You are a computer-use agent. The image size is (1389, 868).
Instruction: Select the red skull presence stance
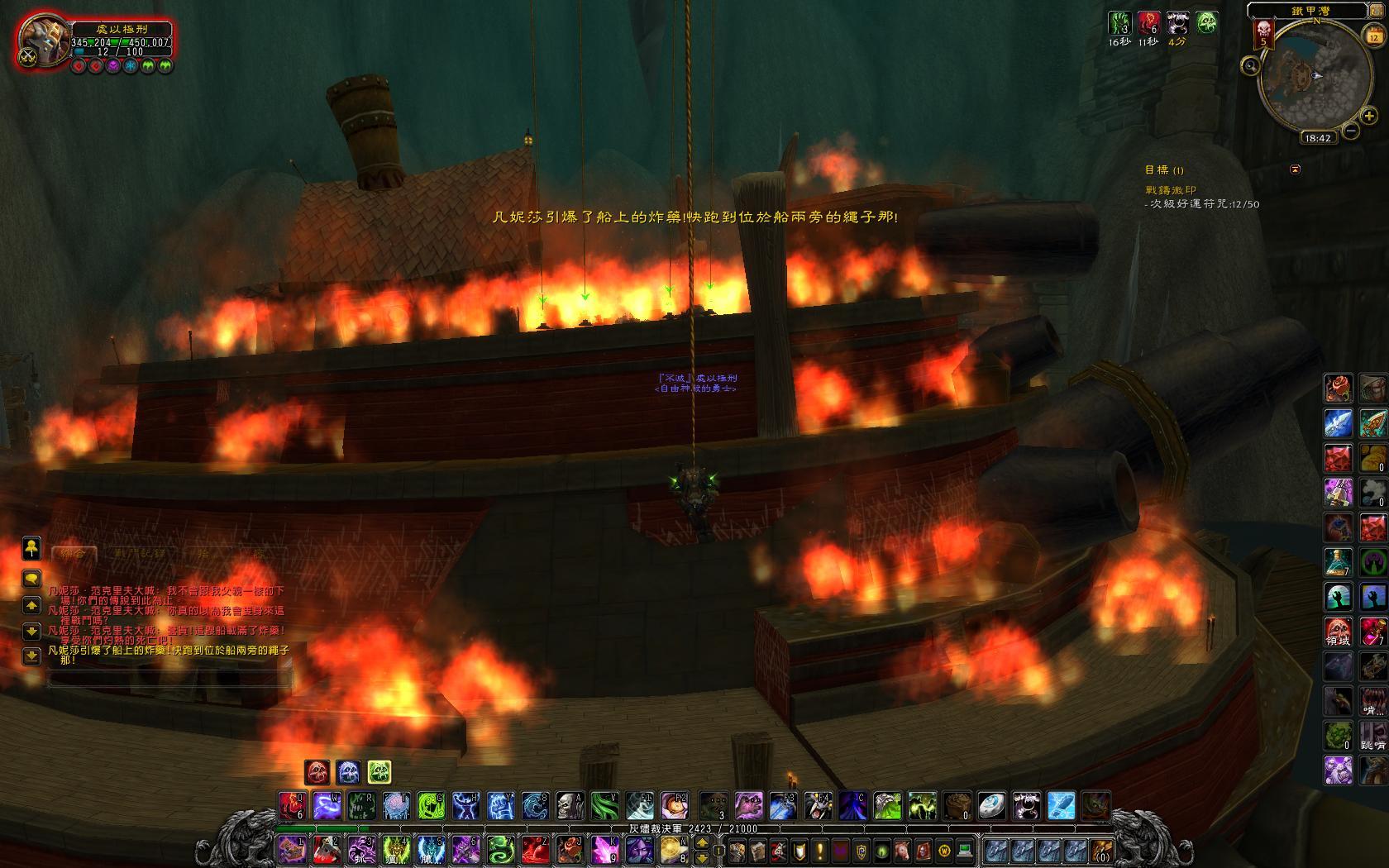click(x=317, y=772)
